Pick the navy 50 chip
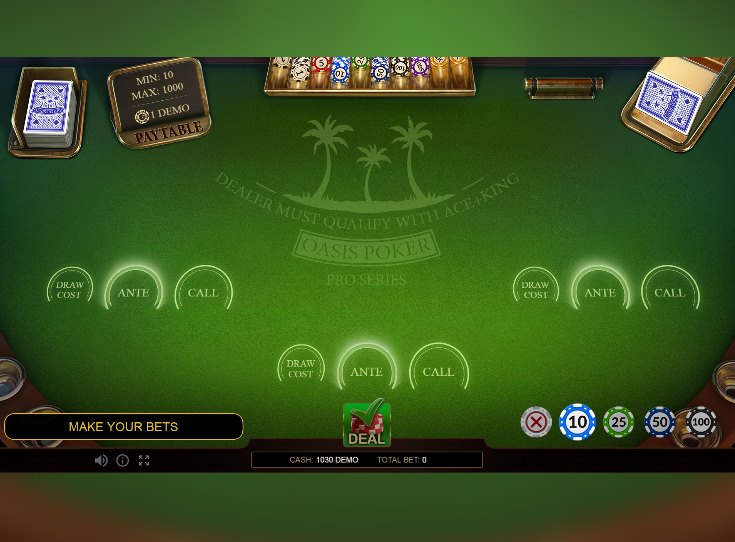The height and width of the screenshot is (542, 735). click(660, 422)
